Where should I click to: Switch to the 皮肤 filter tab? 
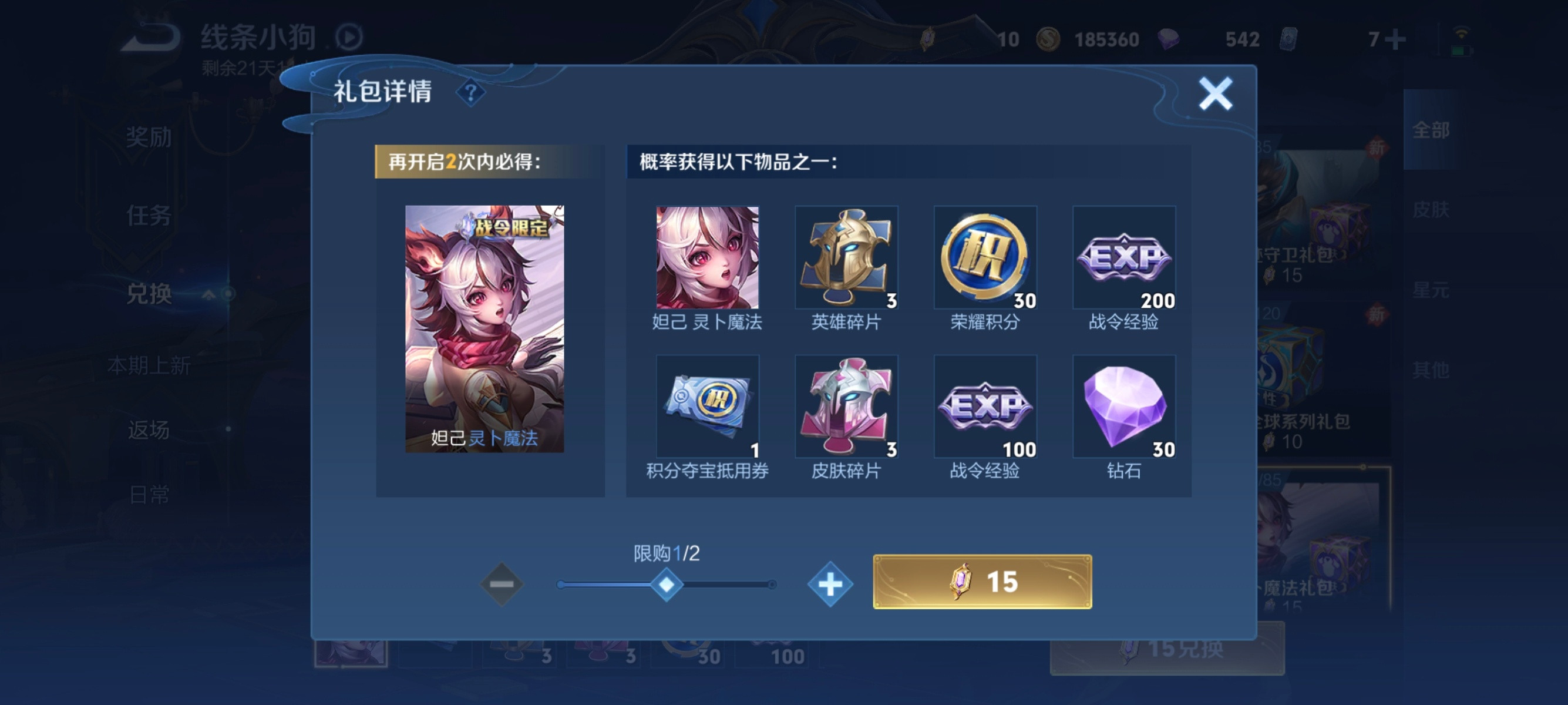1433,210
